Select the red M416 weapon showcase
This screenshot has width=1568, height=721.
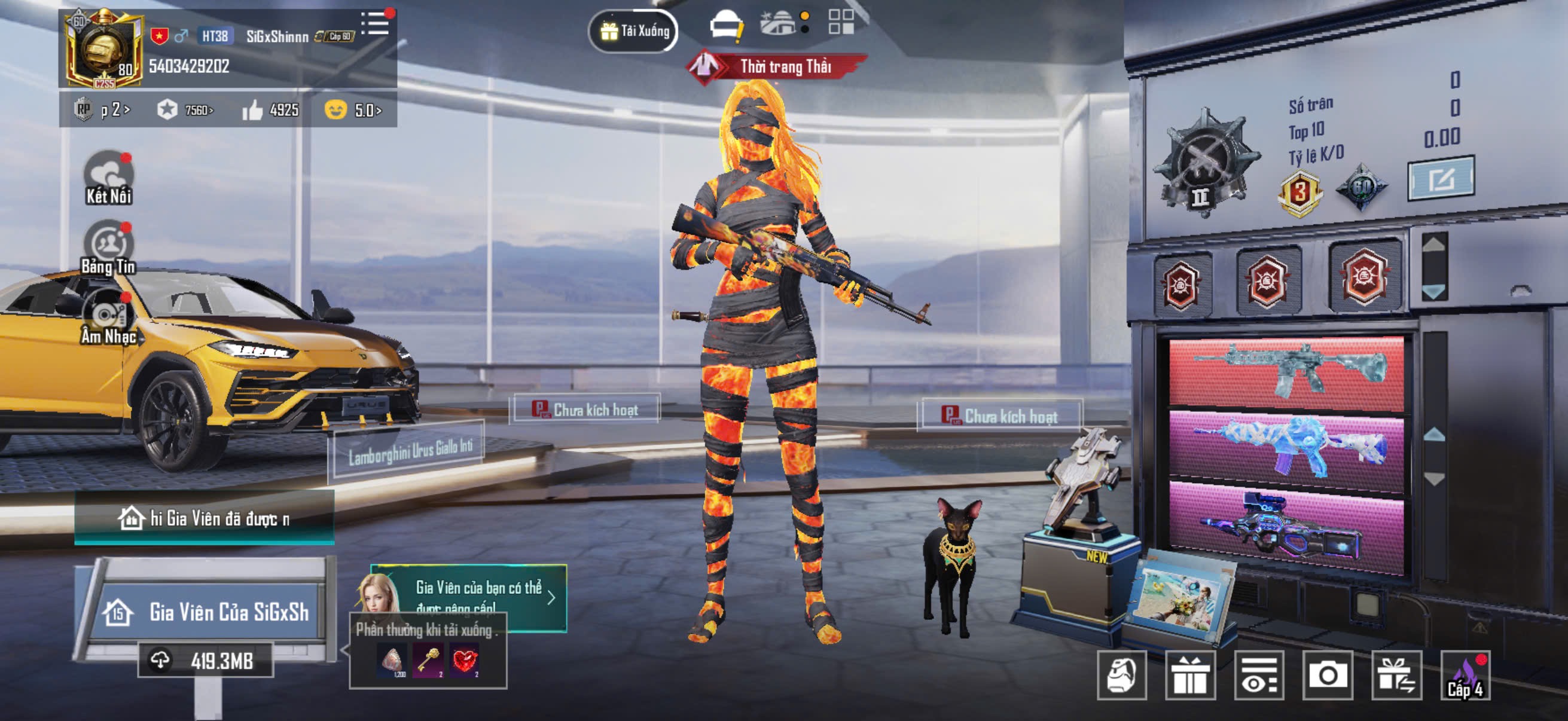click(1286, 372)
